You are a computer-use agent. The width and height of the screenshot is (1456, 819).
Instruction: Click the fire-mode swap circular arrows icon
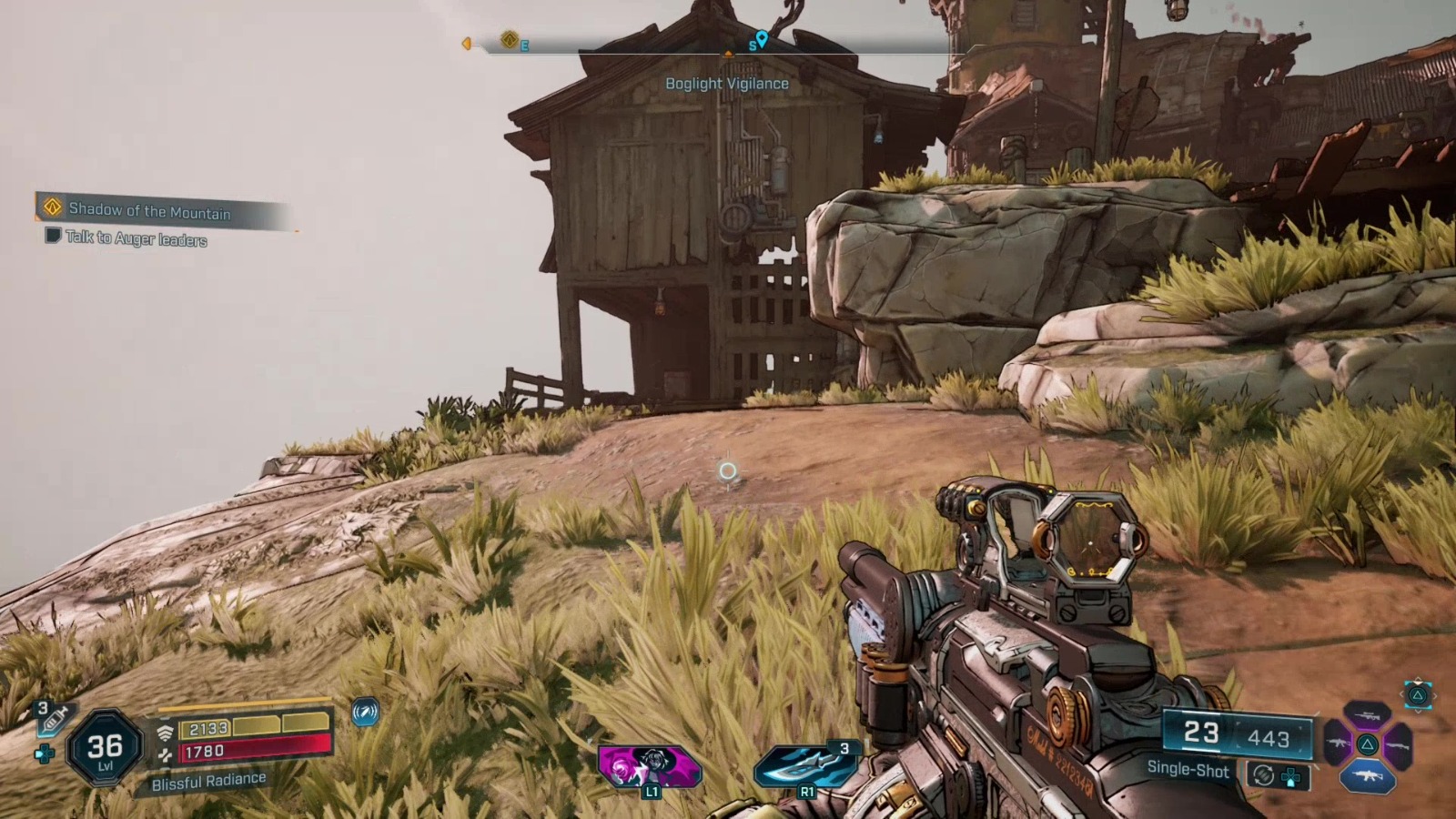point(1263,774)
